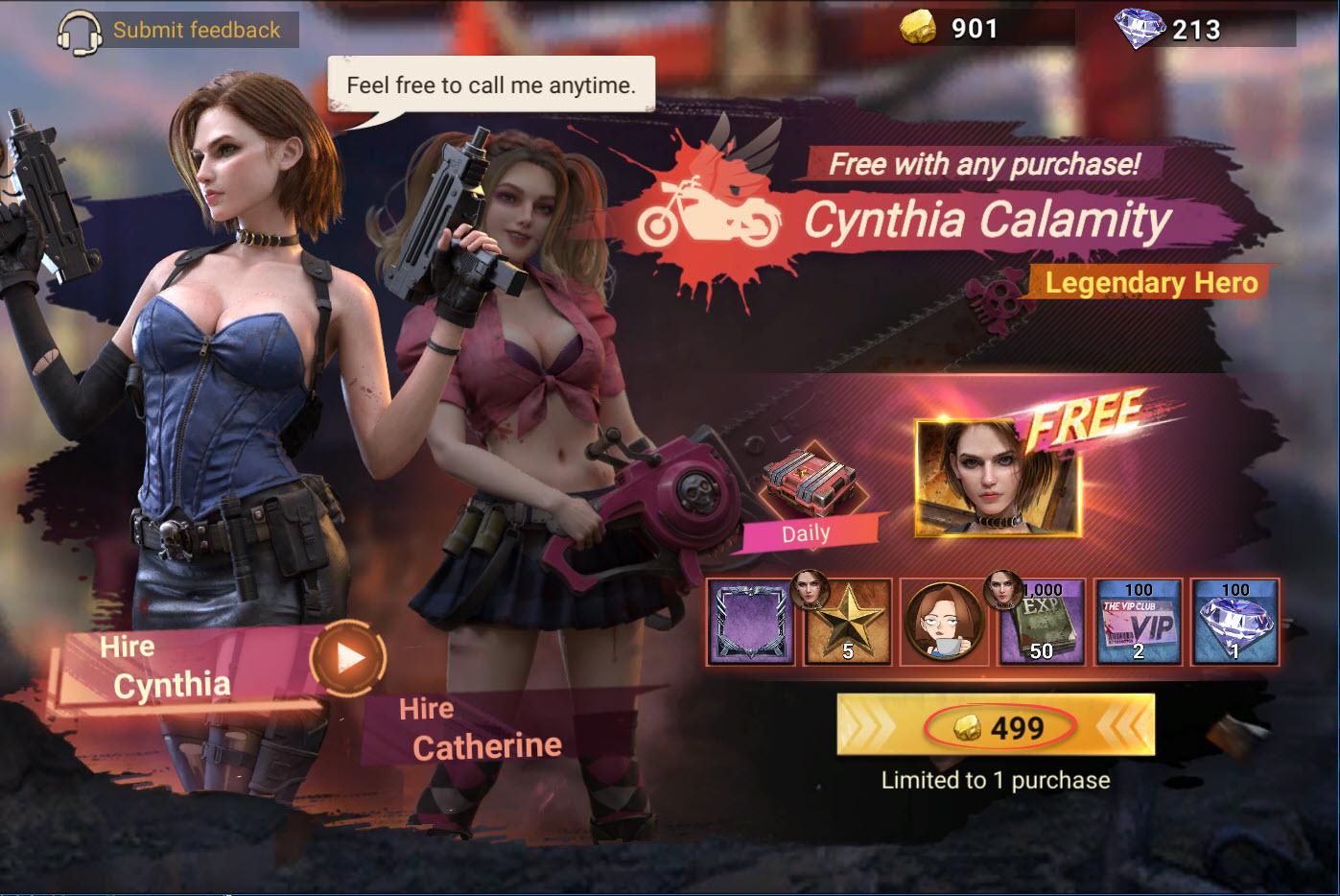Inspect the diamond reward item
Screen dimensions: 1340x896
[x=1234, y=622]
